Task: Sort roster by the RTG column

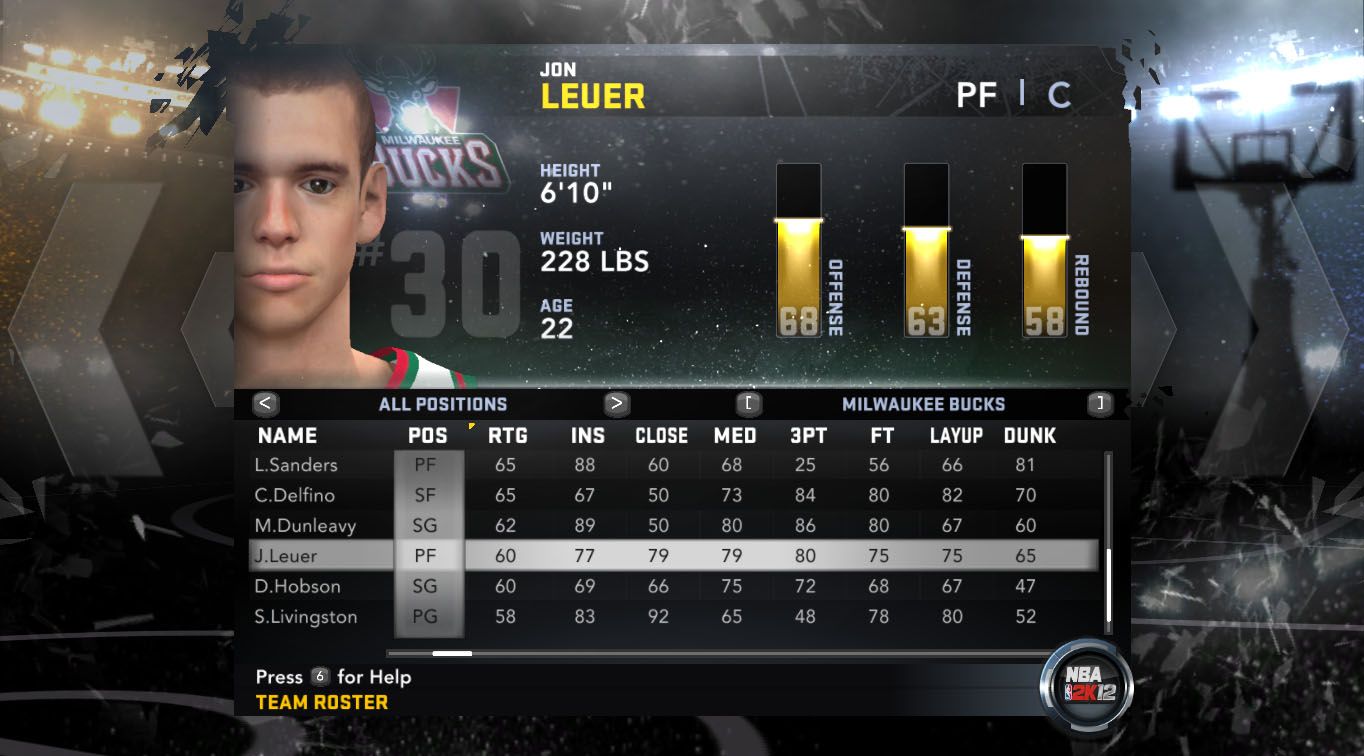Action: 507,436
